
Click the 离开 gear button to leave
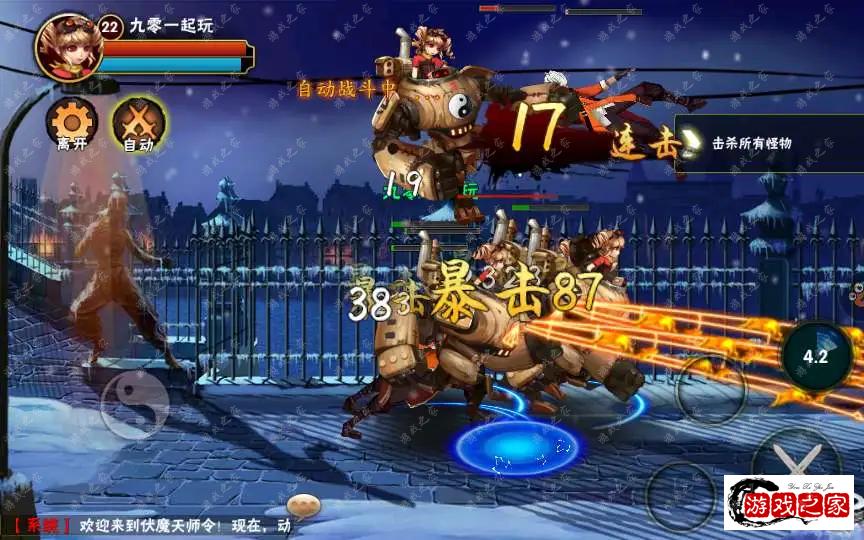coord(71,123)
